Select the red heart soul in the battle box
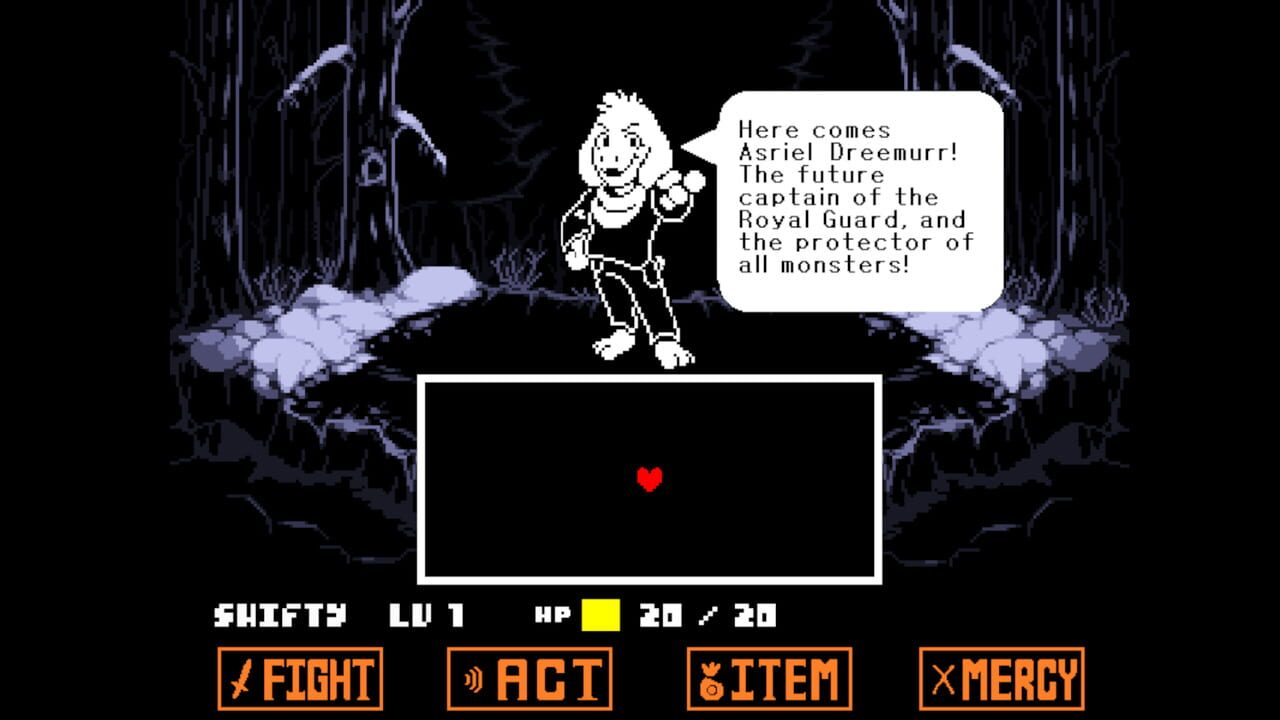 pyautogui.click(x=648, y=479)
